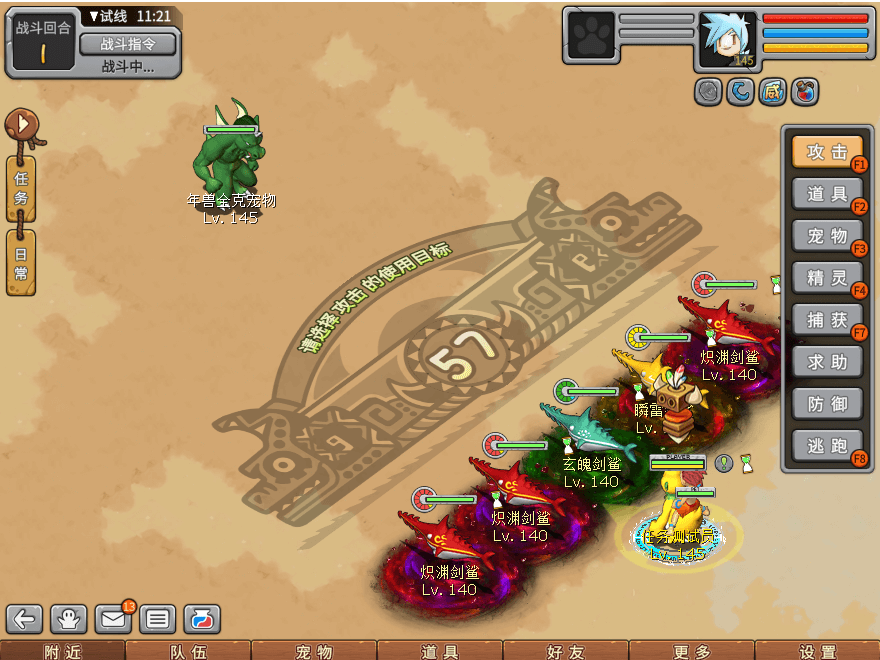Choose the 攻击 (Attack) command
The width and height of the screenshot is (880, 660).
(x=827, y=152)
